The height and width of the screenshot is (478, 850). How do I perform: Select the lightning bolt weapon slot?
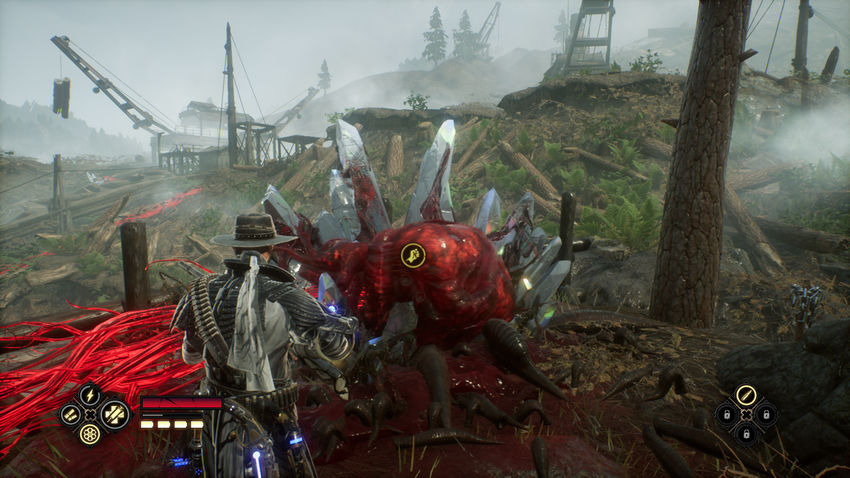pos(90,394)
